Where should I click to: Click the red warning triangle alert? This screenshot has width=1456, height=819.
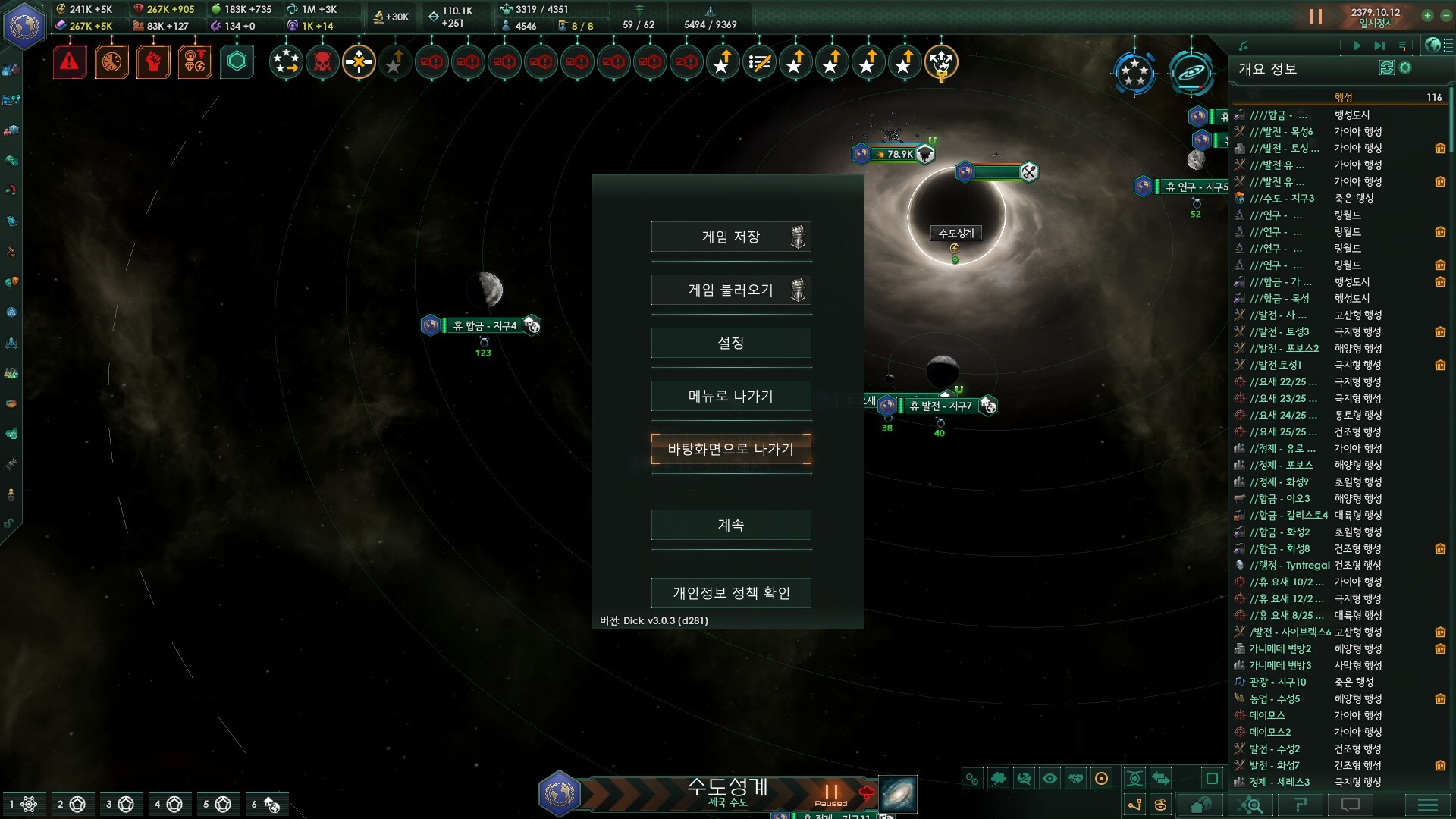(x=70, y=61)
